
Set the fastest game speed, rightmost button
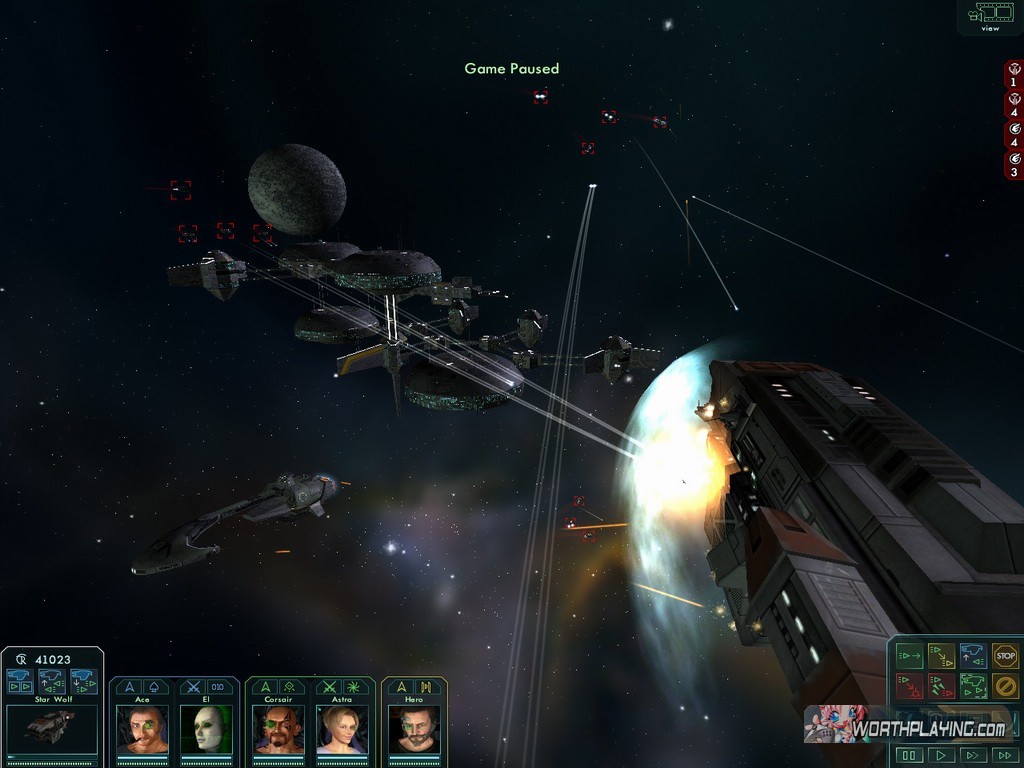pos(1003,755)
